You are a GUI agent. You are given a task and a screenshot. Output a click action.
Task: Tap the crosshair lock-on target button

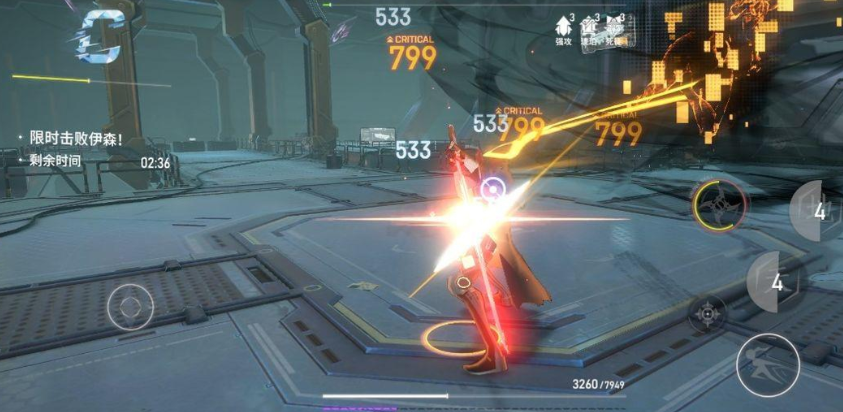click(708, 314)
